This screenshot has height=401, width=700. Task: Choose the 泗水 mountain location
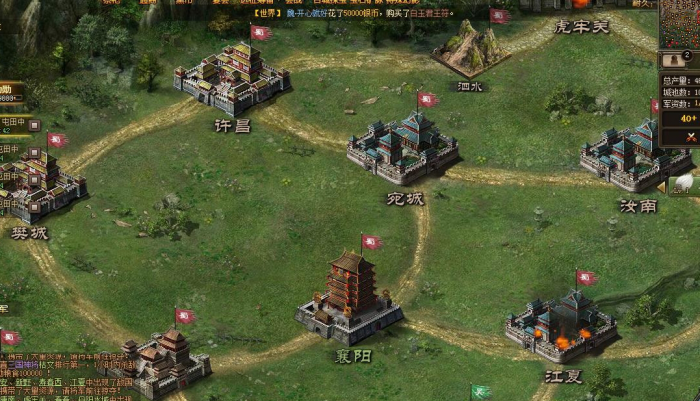pyautogui.click(x=470, y=49)
